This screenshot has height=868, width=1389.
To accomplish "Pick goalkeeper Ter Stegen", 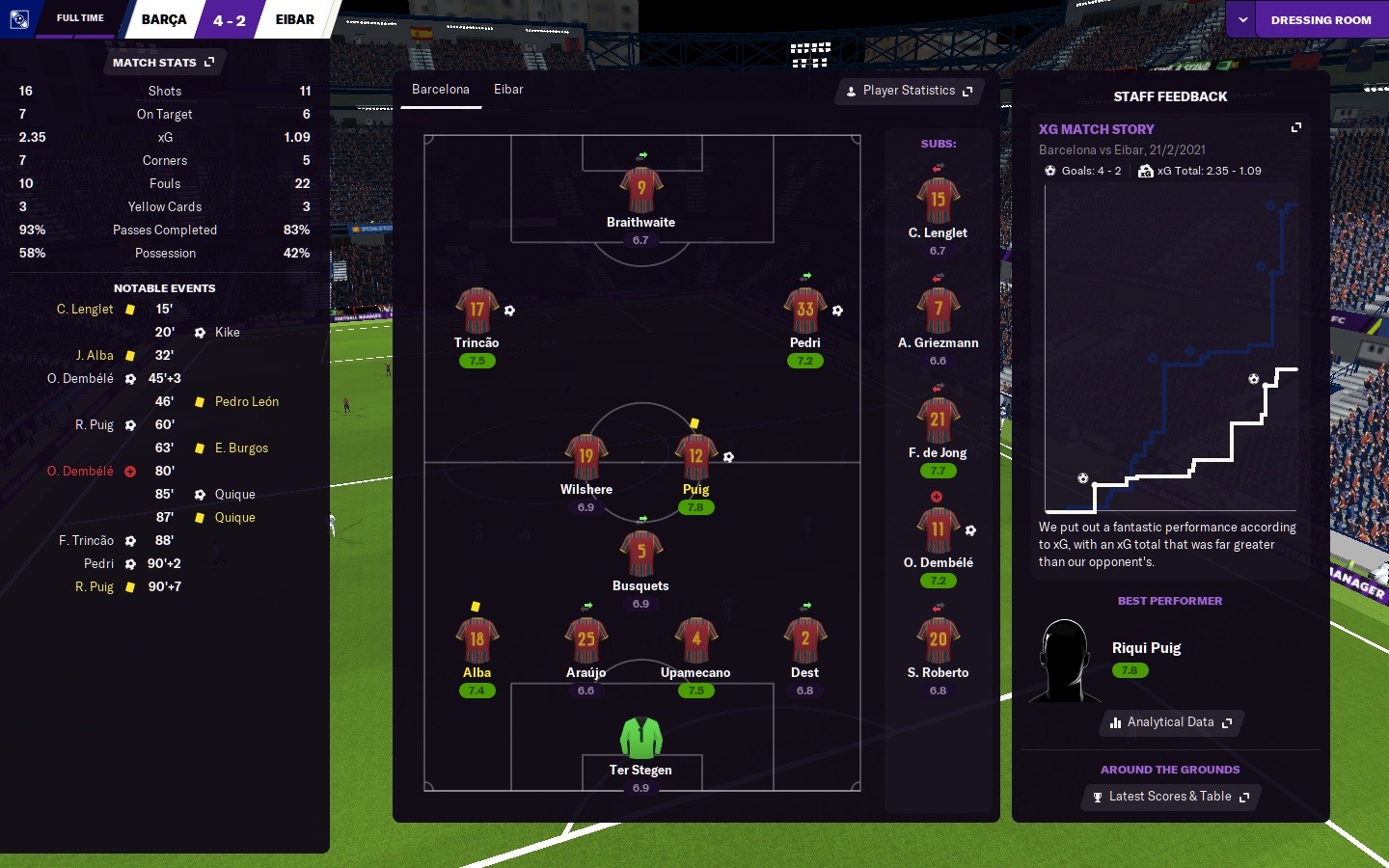I will coord(640,739).
